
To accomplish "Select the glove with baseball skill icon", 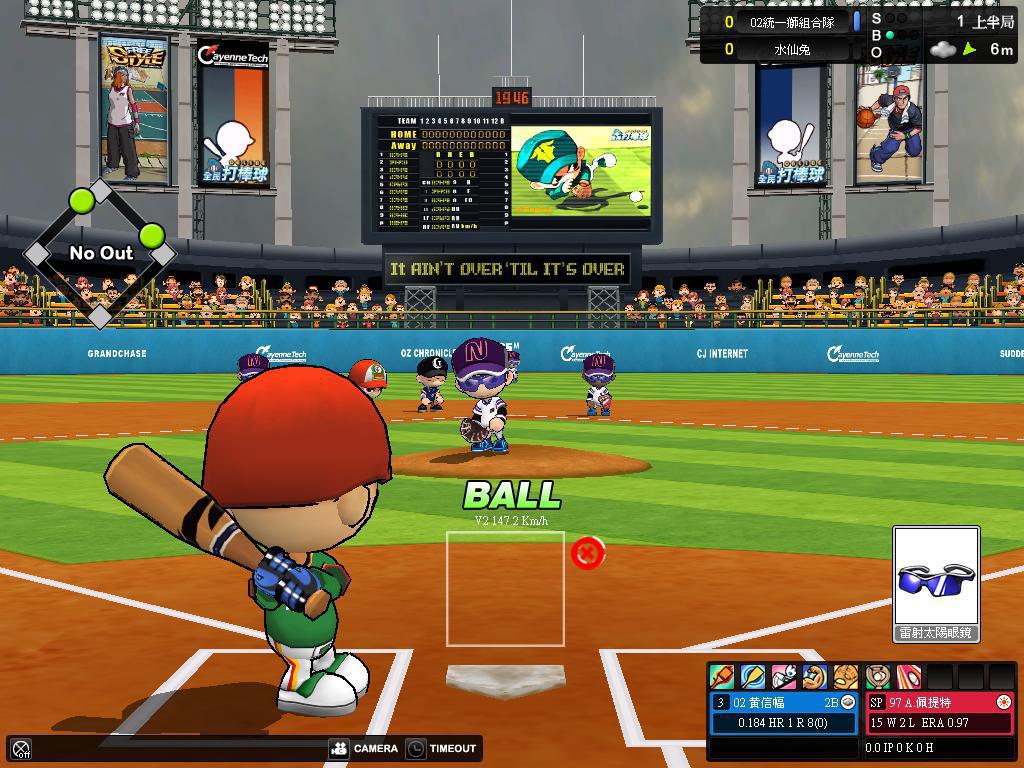I will [x=878, y=677].
